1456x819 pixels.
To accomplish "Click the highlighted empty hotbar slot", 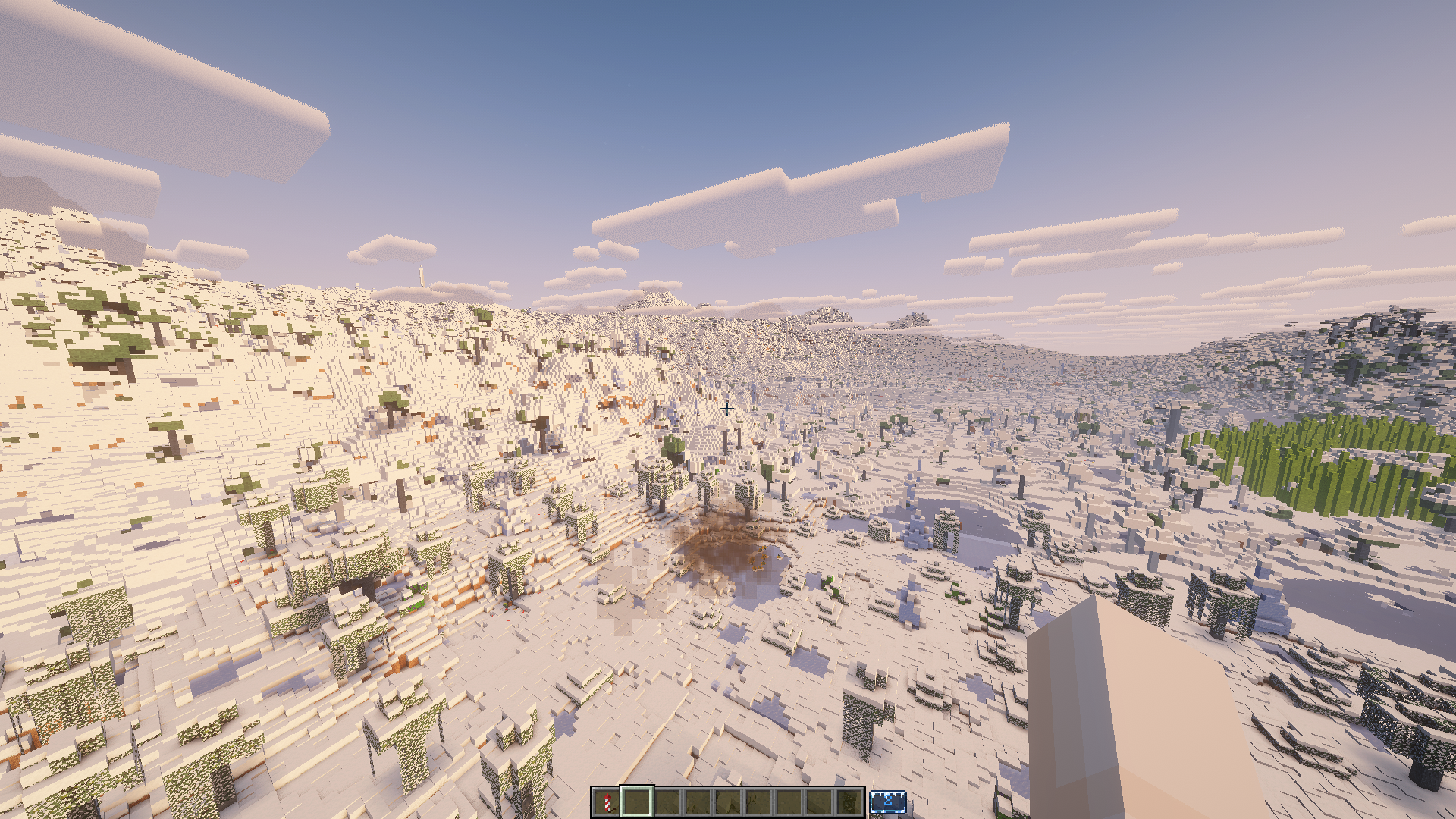I will [637, 801].
